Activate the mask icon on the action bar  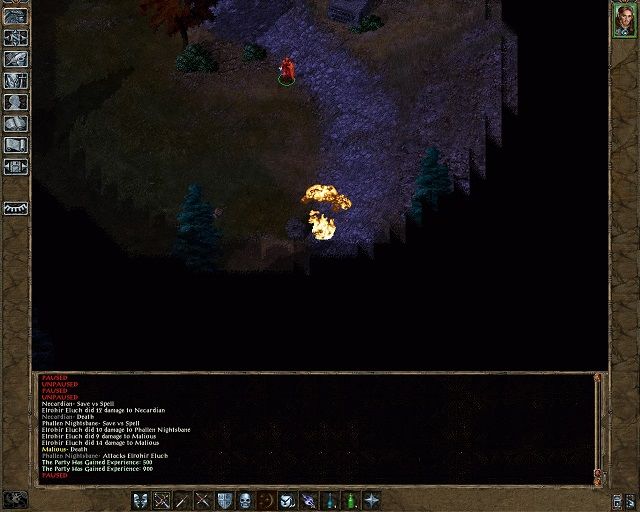pyautogui.click(x=140, y=499)
